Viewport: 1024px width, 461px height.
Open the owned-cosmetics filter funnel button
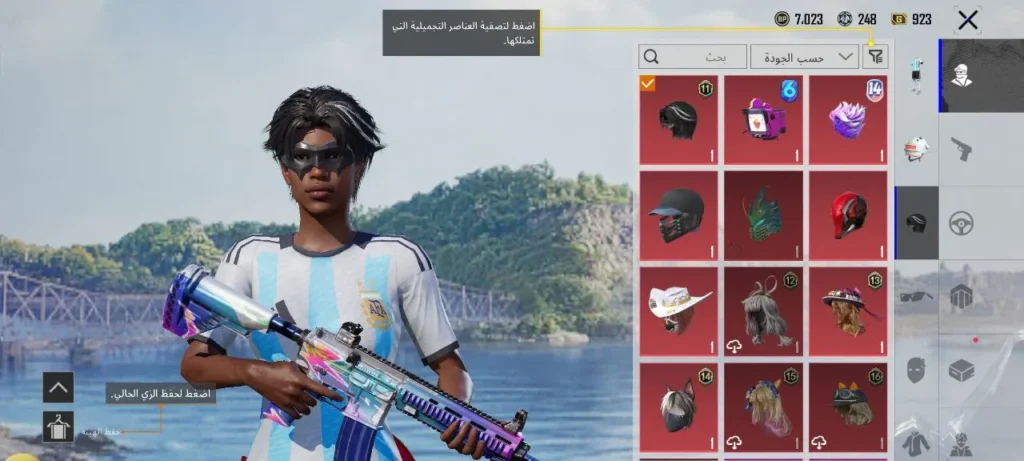[875, 57]
